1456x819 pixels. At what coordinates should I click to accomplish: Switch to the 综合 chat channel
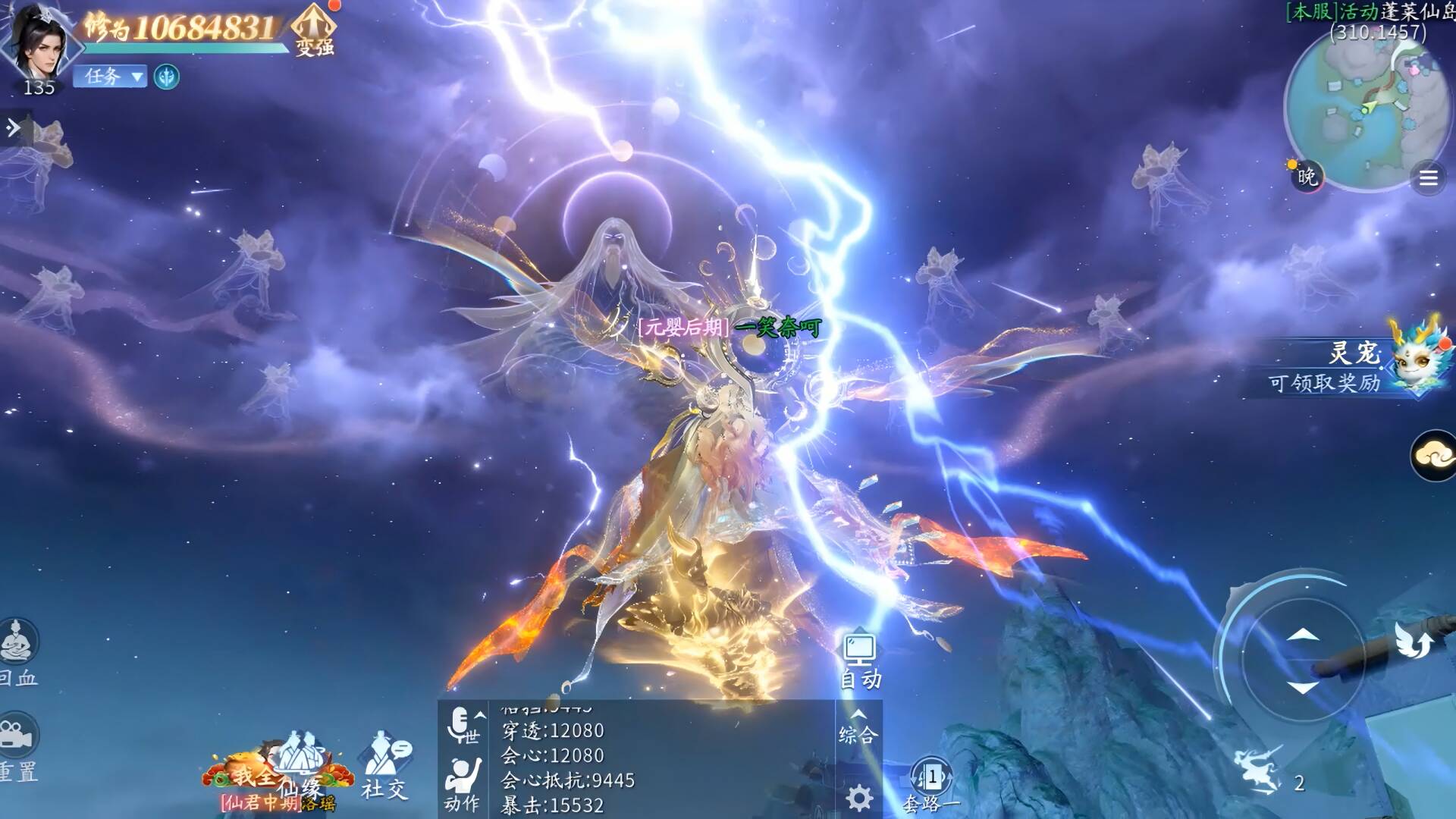[x=858, y=726]
